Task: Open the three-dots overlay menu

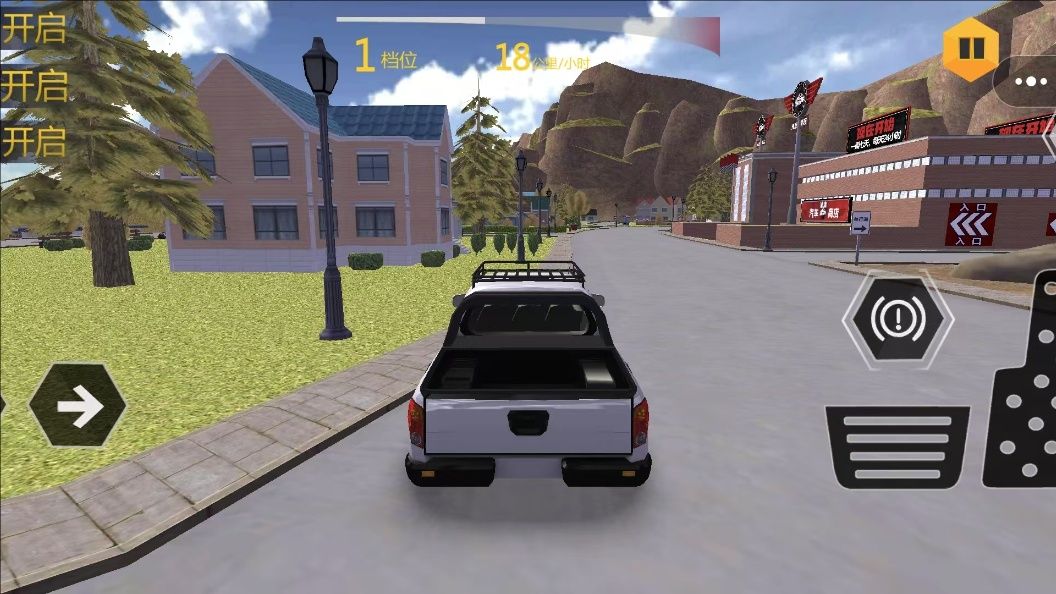Action: [x=1030, y=82]
